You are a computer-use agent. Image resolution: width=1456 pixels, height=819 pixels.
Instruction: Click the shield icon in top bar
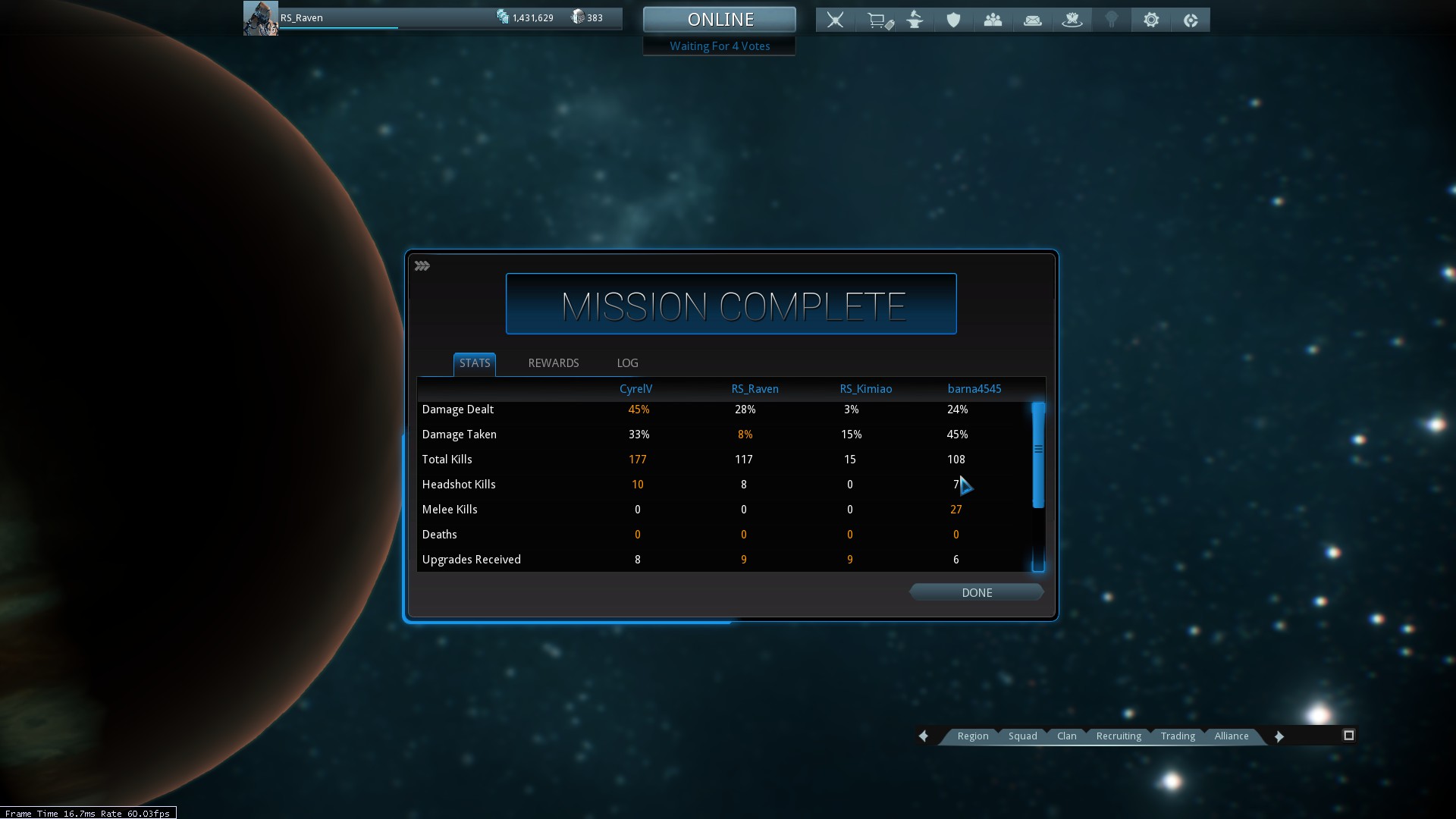953,20
